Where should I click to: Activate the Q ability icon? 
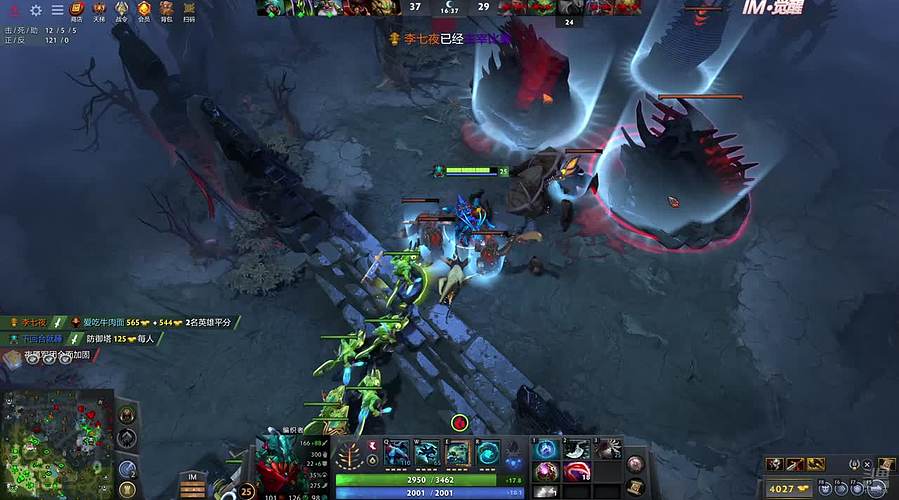tap(396, 452)
